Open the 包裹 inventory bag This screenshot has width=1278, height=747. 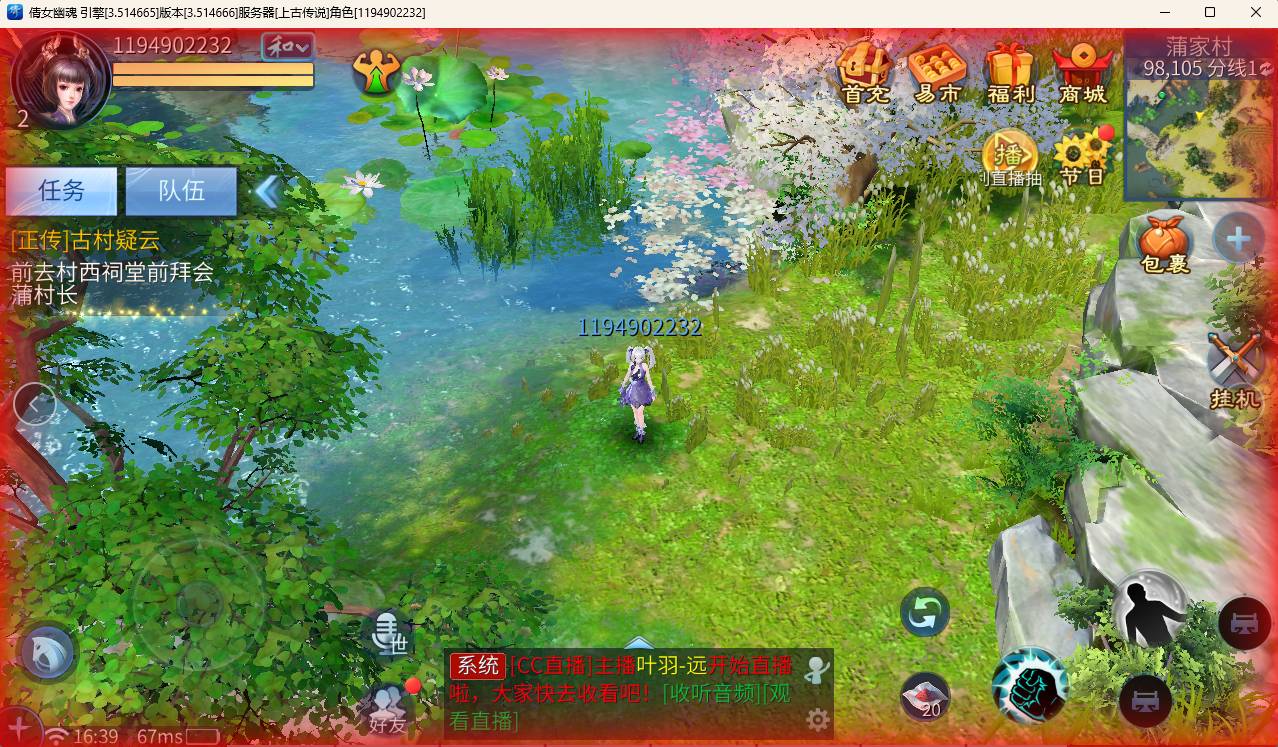coord(1165,243)
